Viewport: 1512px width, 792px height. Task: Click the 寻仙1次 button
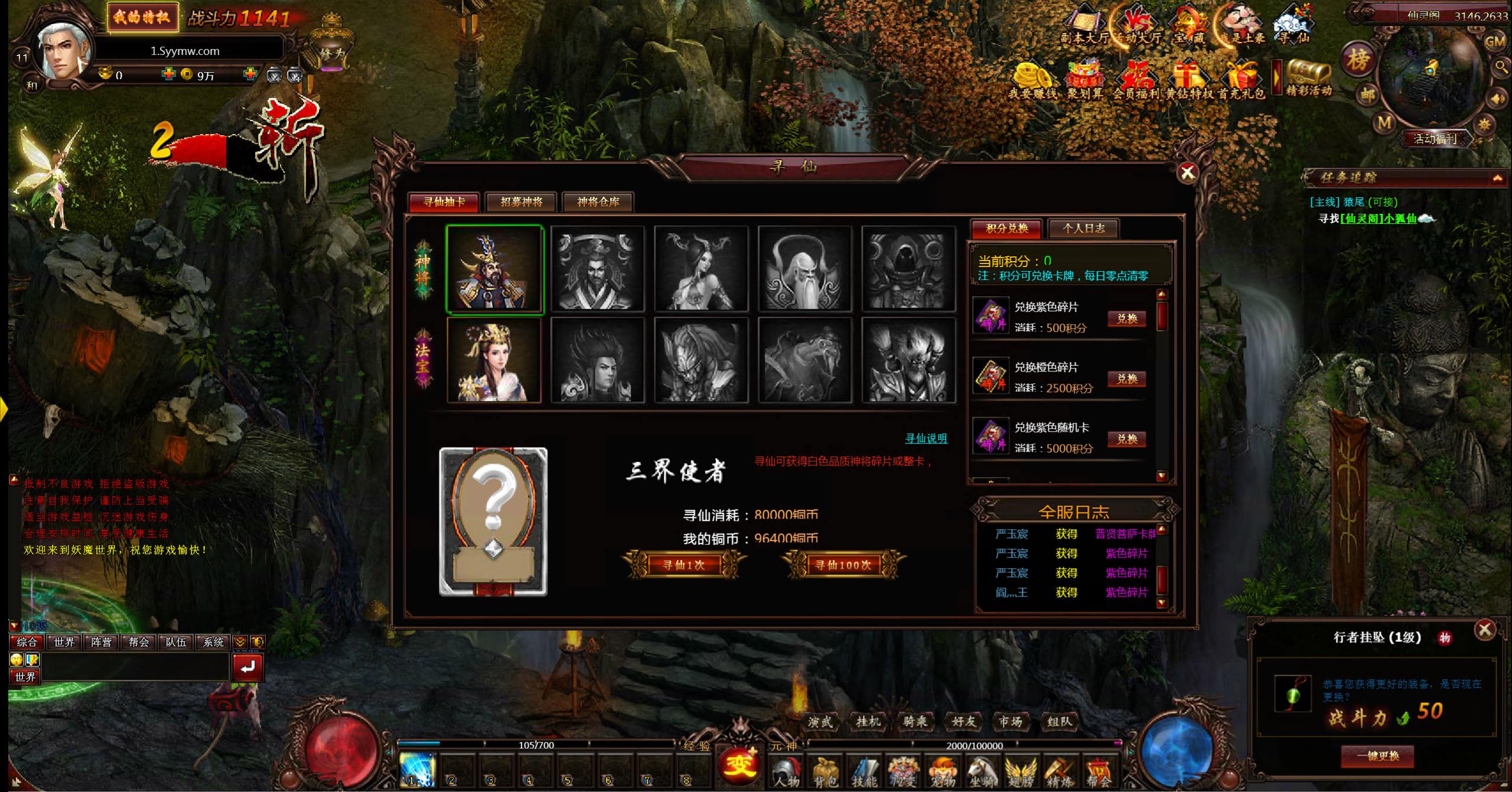(683, 565)
